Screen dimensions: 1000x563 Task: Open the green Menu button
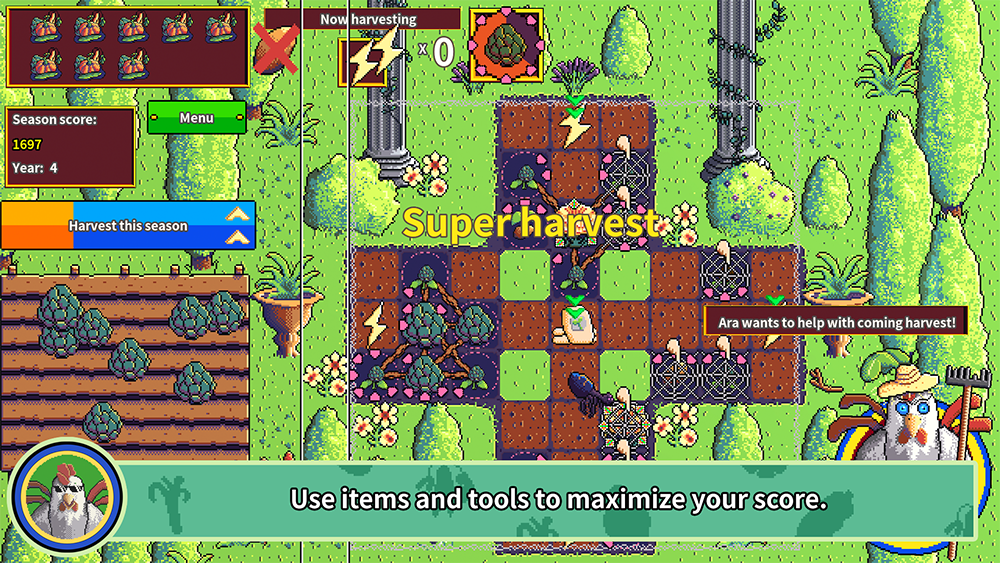(196, 118)
